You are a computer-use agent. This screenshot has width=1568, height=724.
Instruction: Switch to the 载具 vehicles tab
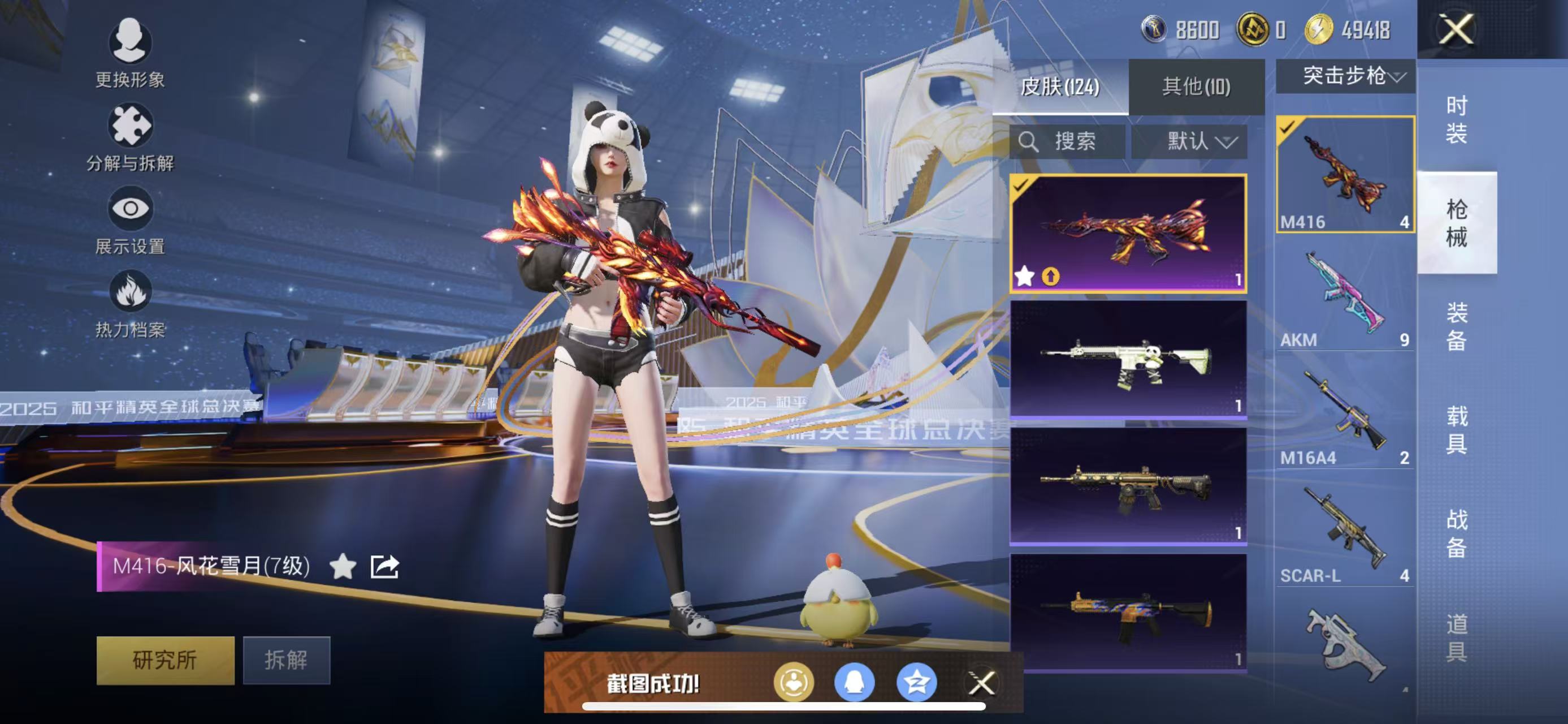tap(1456, 430)
